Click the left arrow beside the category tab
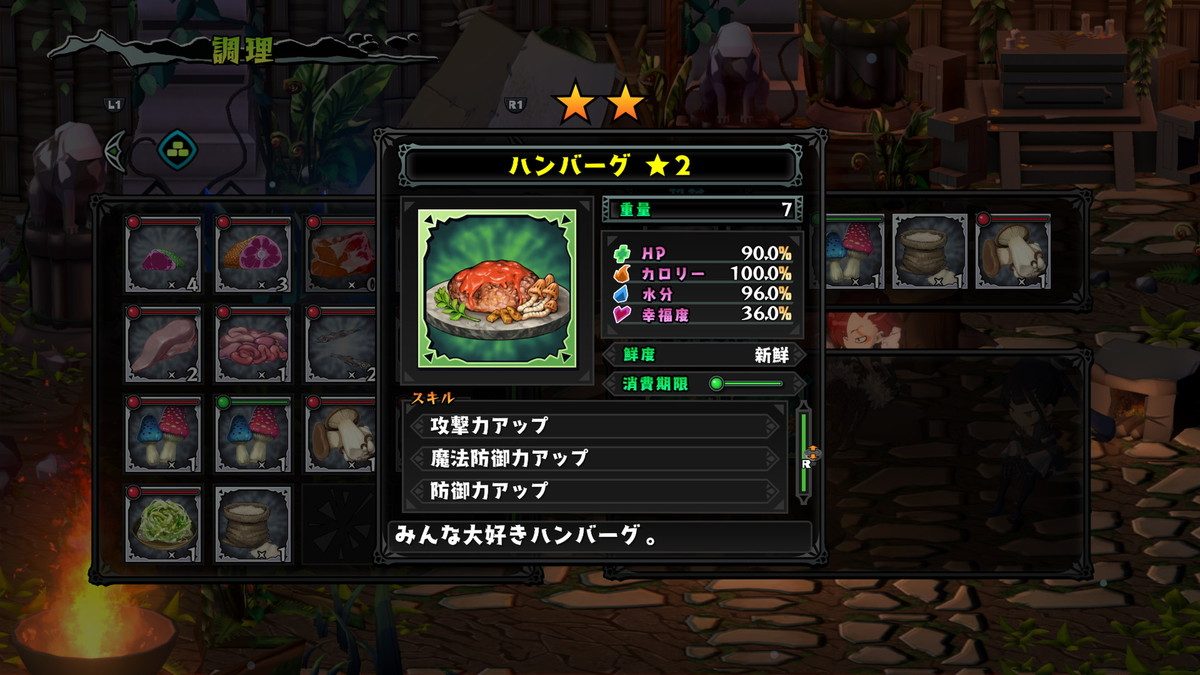The width and height of the screenshot is (1200, 675). pos(116,151)
